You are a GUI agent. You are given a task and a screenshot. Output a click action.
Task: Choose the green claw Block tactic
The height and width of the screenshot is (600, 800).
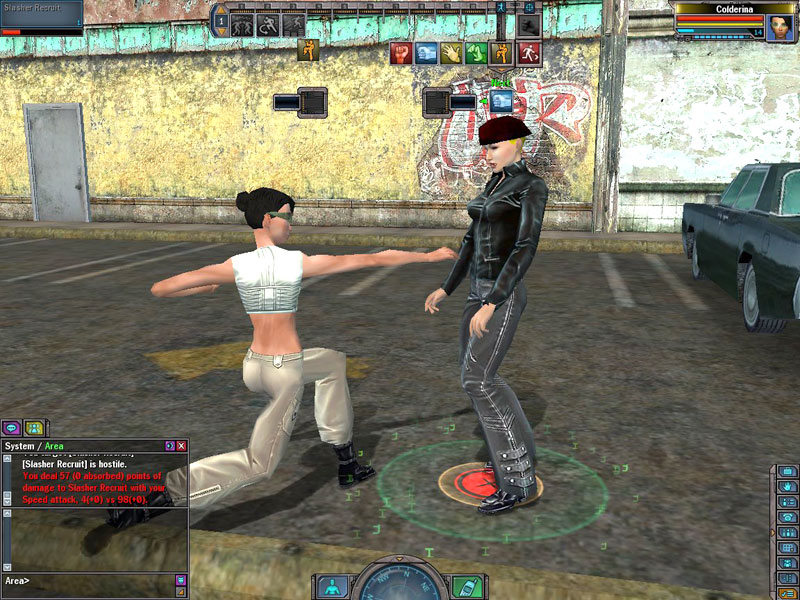[478, 53]
